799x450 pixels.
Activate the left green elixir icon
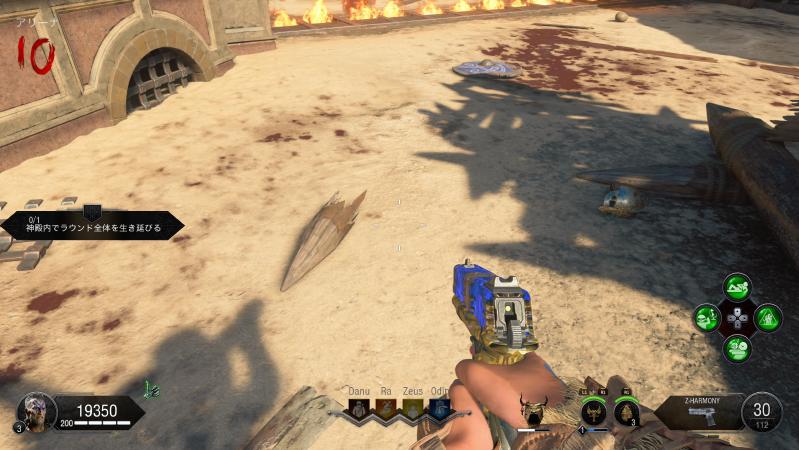coord(707,318)
